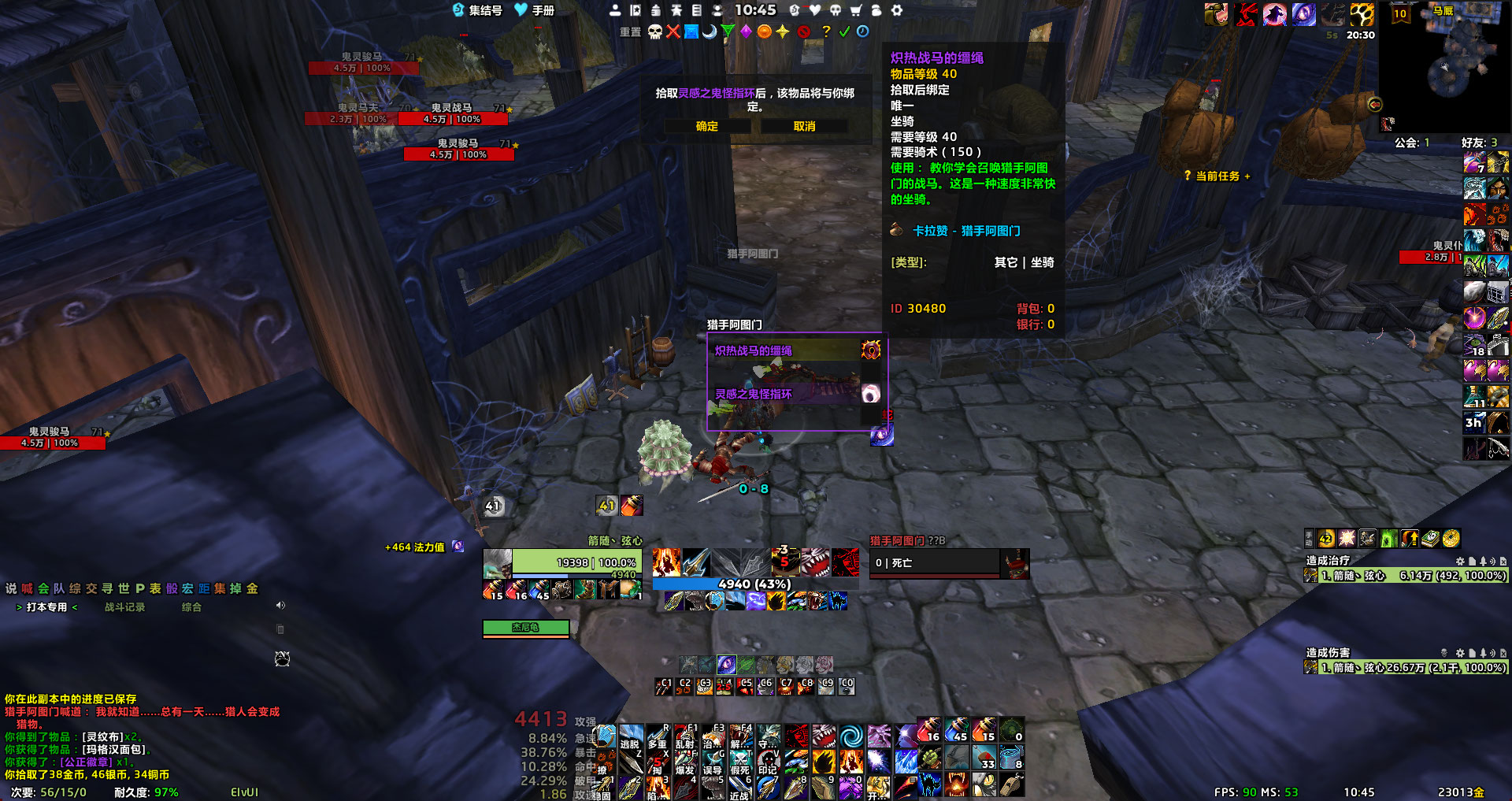
Task: Open the 集结号 panel
Action: coord(477,10)
